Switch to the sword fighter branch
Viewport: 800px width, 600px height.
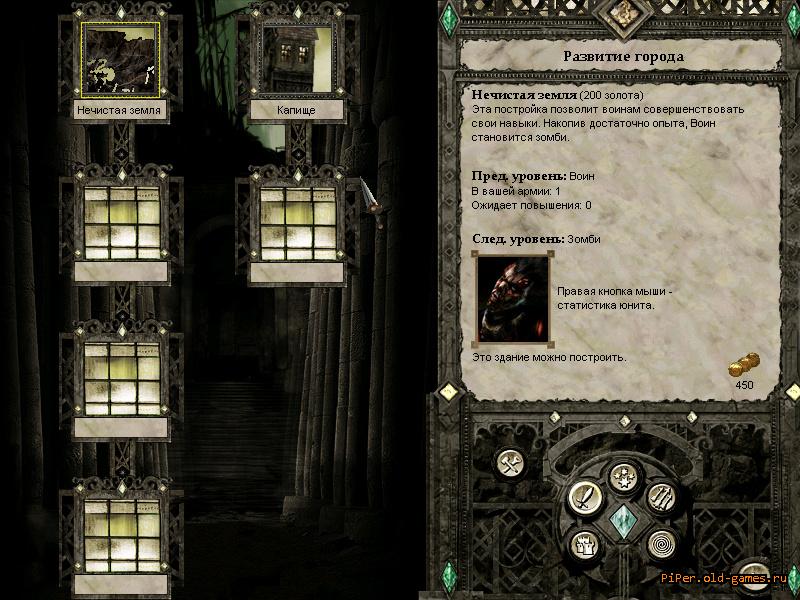tap(582, 495)
